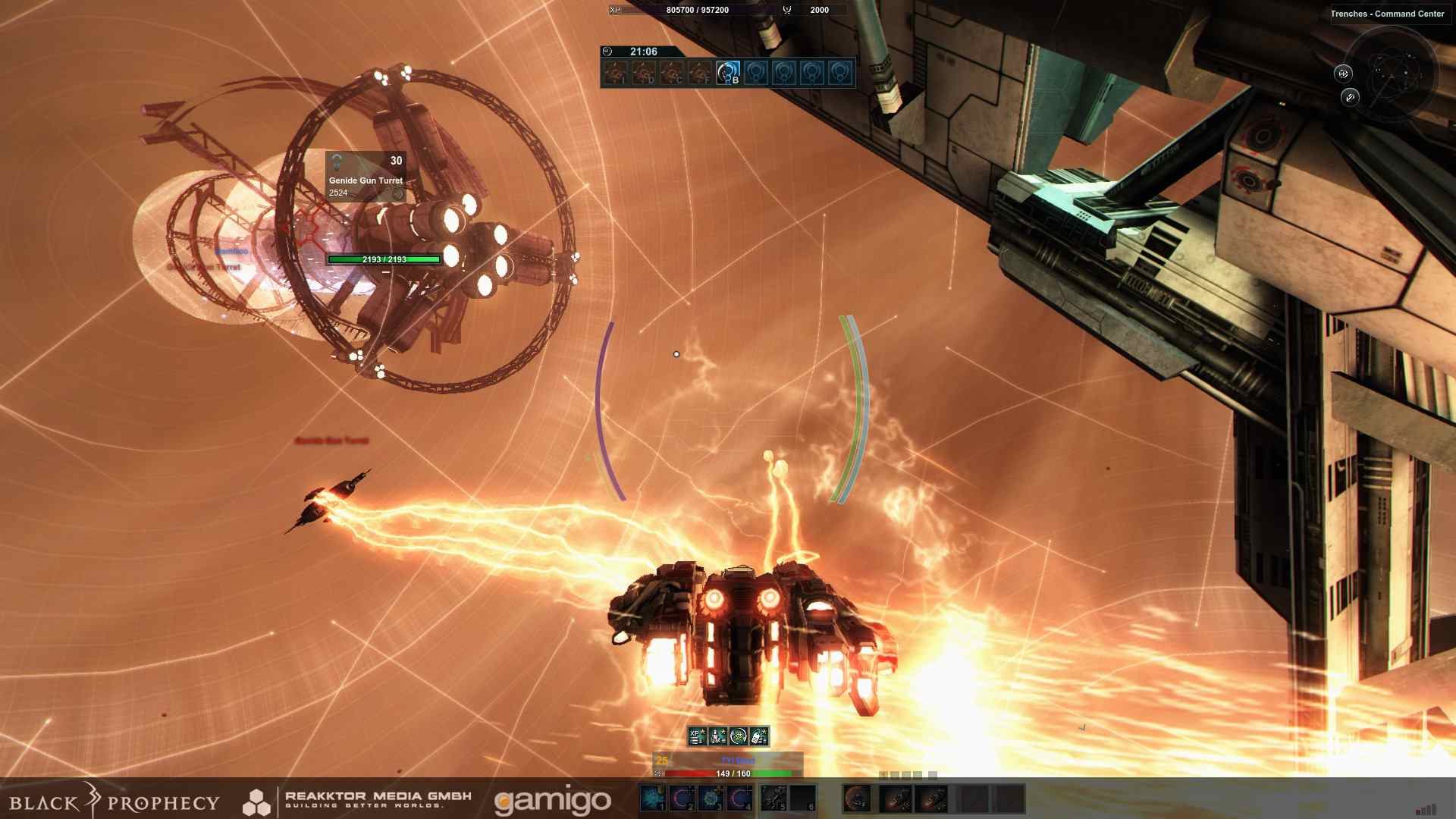
Task: Select the highlighted objective icon labeled B
Action: 728,74
